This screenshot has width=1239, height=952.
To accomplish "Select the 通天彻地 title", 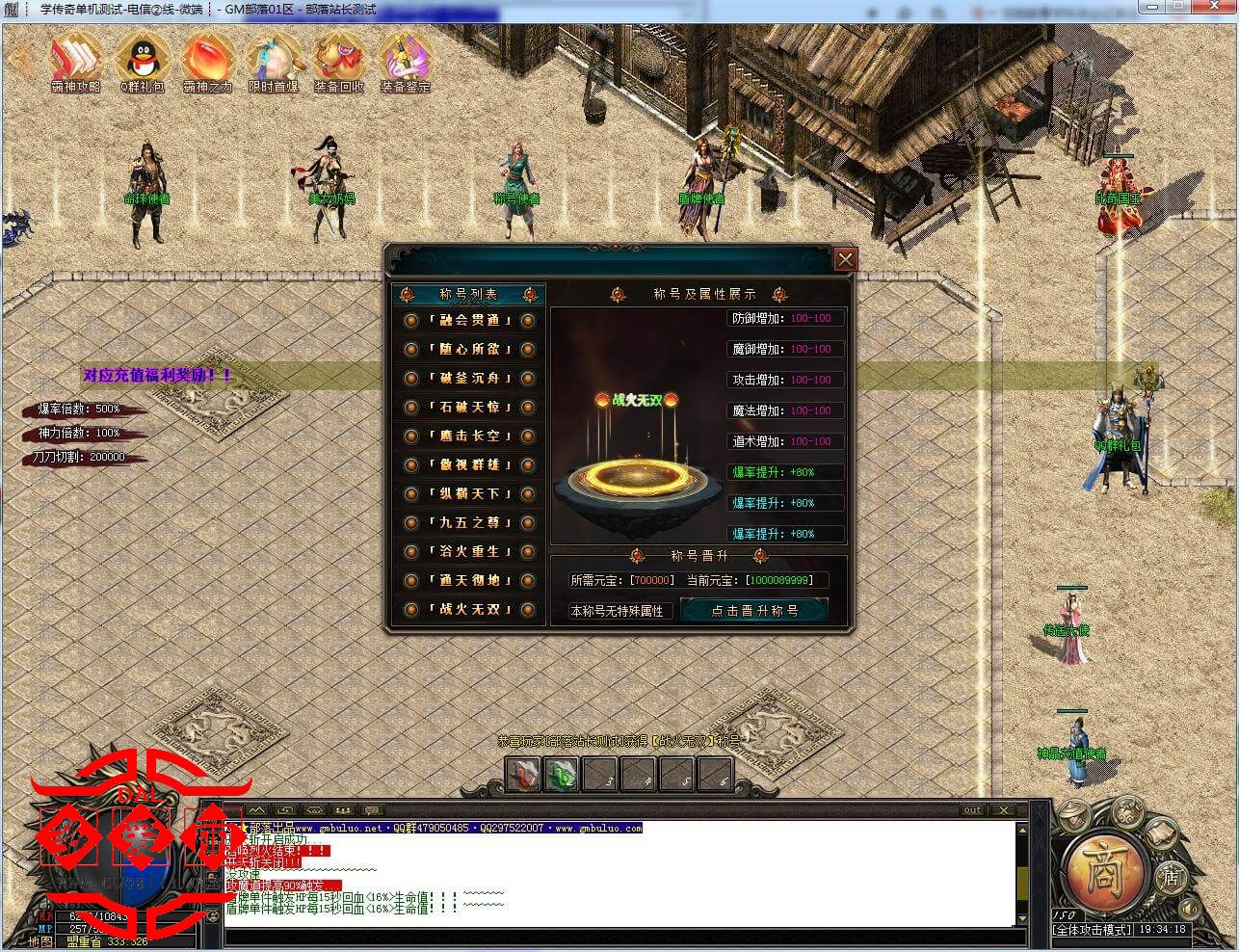I will point(469,581).
